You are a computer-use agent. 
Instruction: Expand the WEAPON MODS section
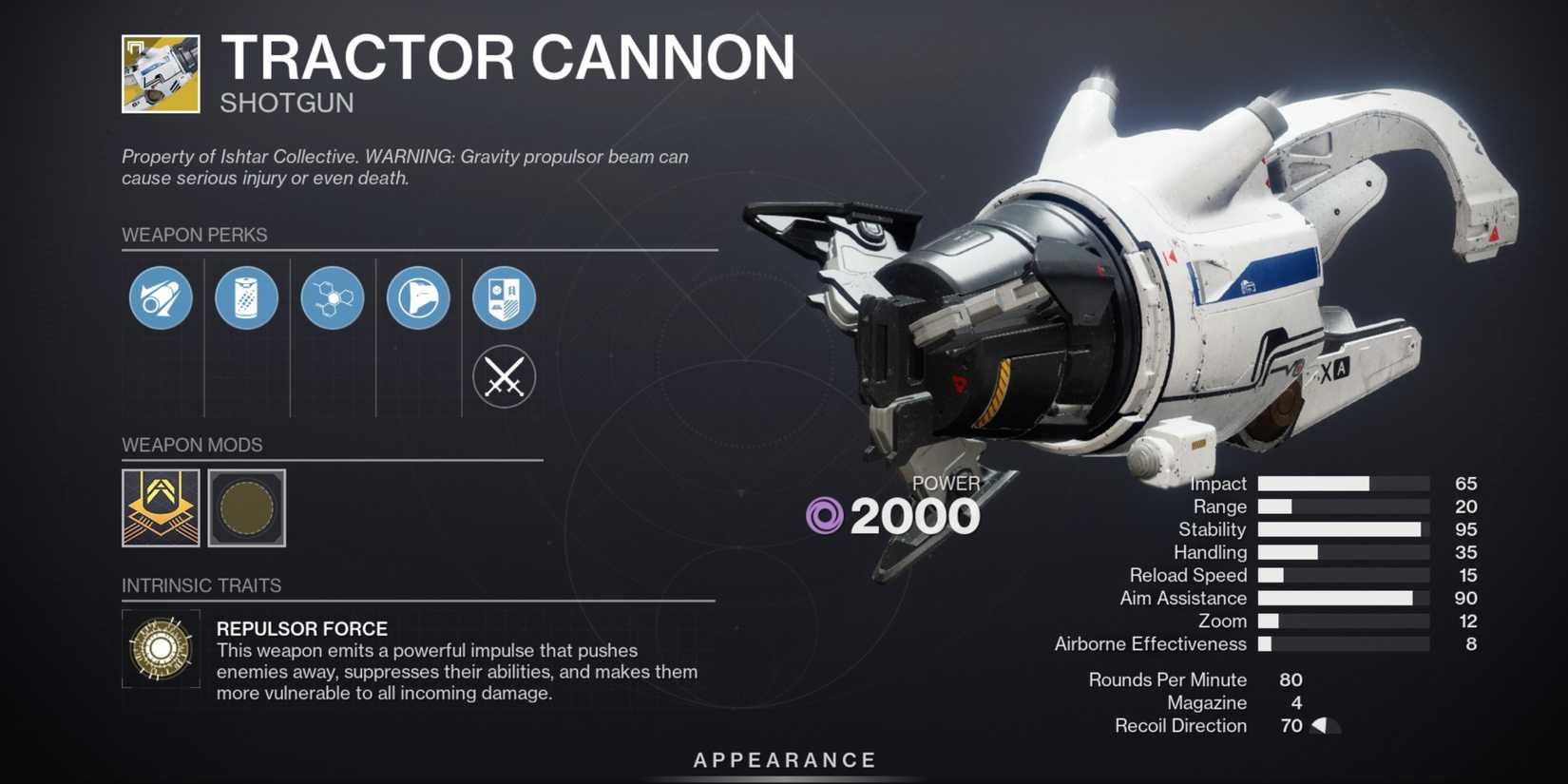coord(191,444)
